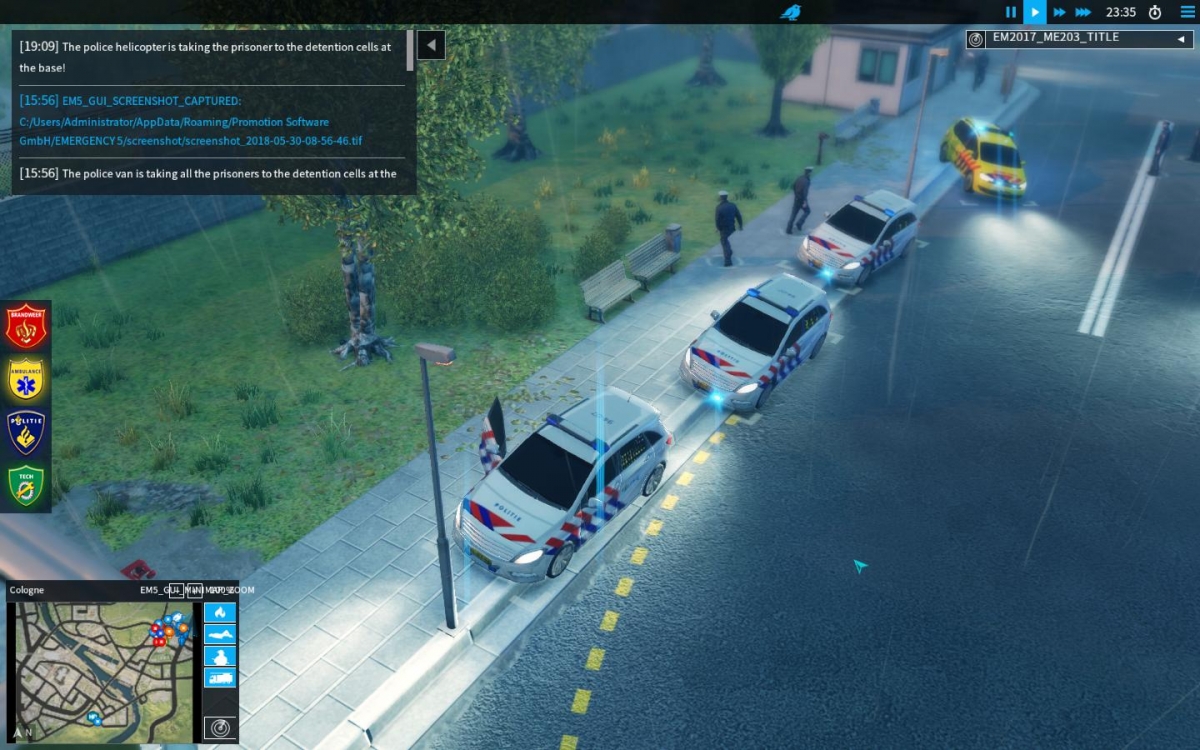Open the screenshot file path message
Image resolution: width=1200 pixels, height=750 pixels.
(x=190, y=122)
